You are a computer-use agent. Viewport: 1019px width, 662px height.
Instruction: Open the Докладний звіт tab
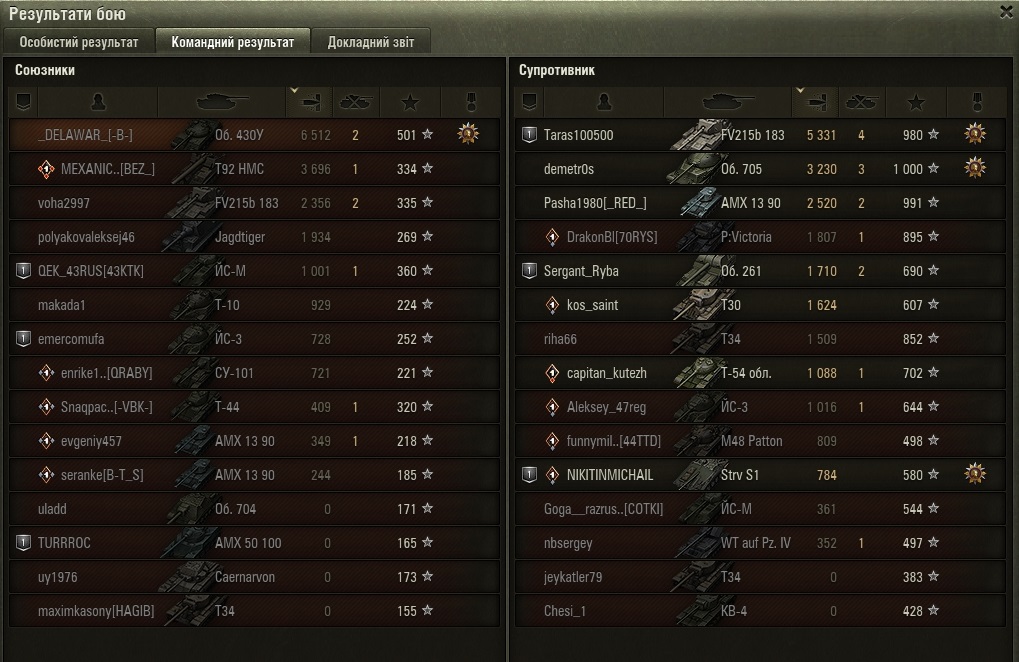(x=370, y=42)
